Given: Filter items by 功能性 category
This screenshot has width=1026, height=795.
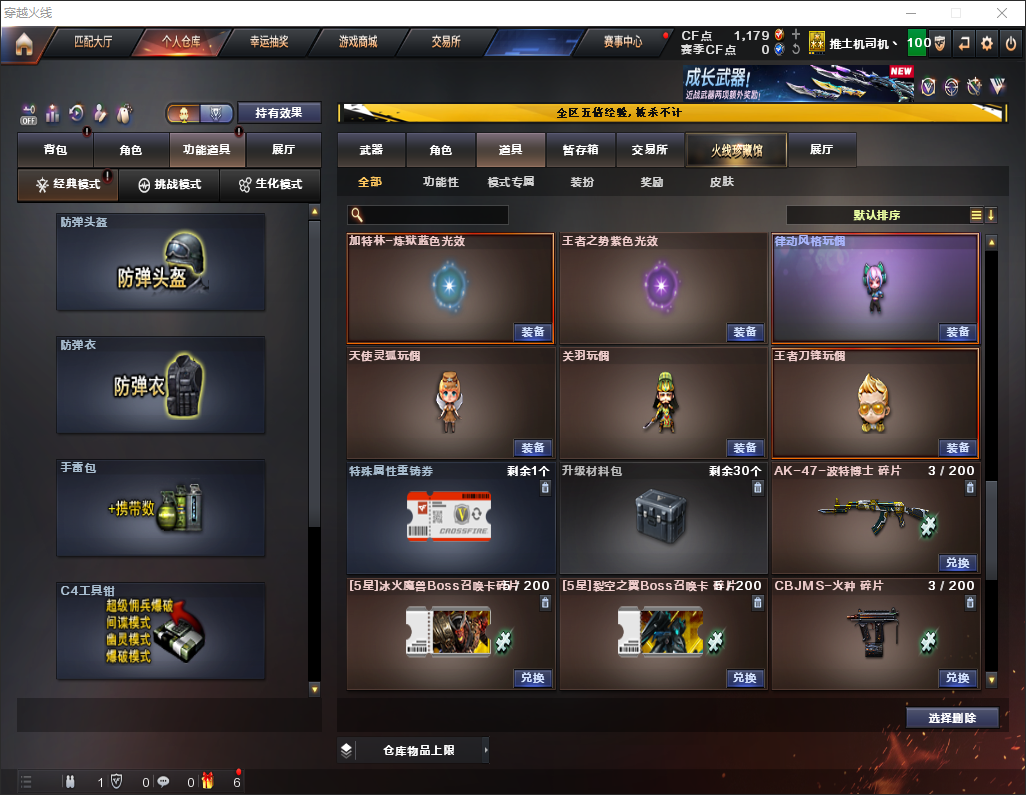Looking at the screenshot, I should point(440,182).
